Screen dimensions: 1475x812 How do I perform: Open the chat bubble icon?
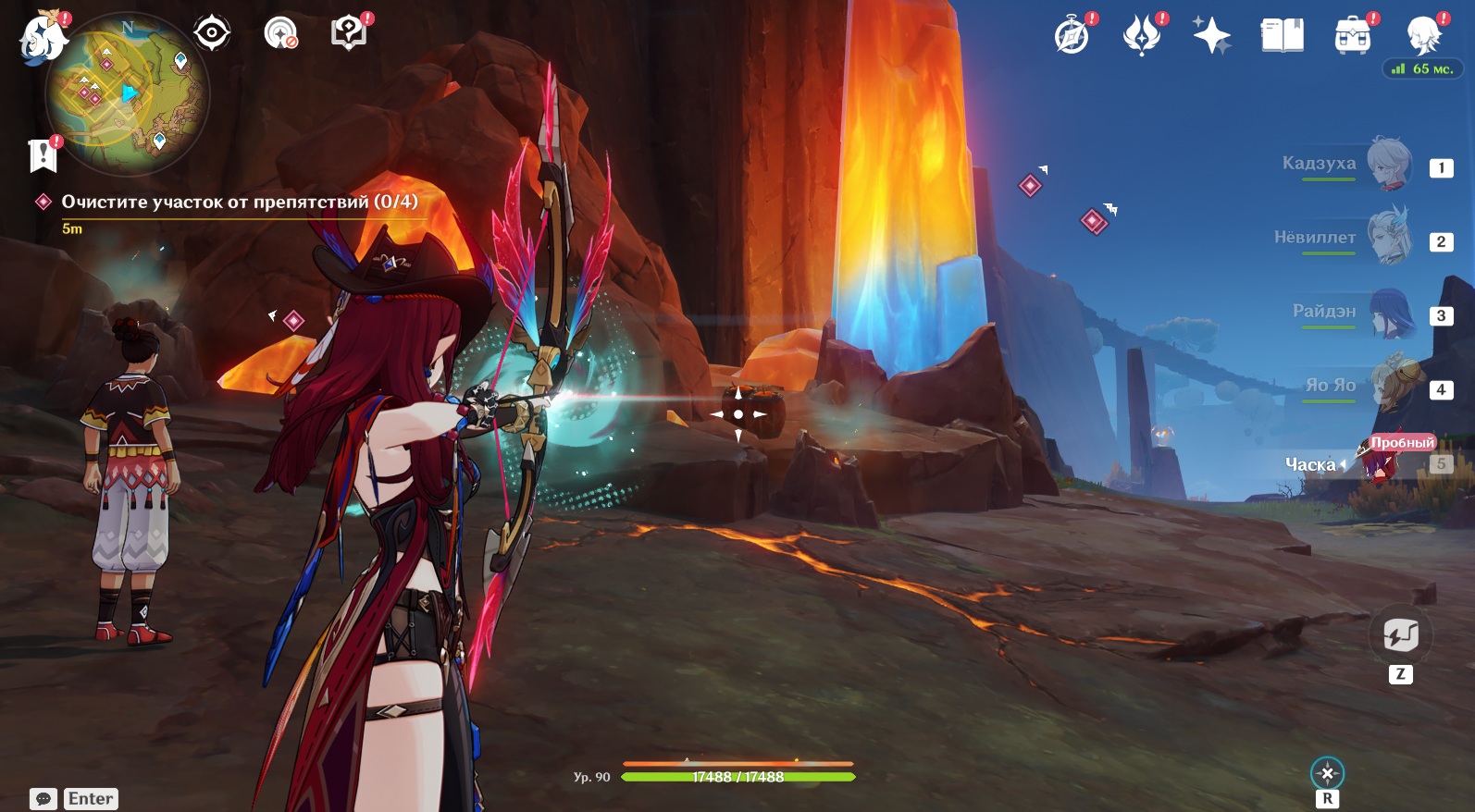click(43, 799)
